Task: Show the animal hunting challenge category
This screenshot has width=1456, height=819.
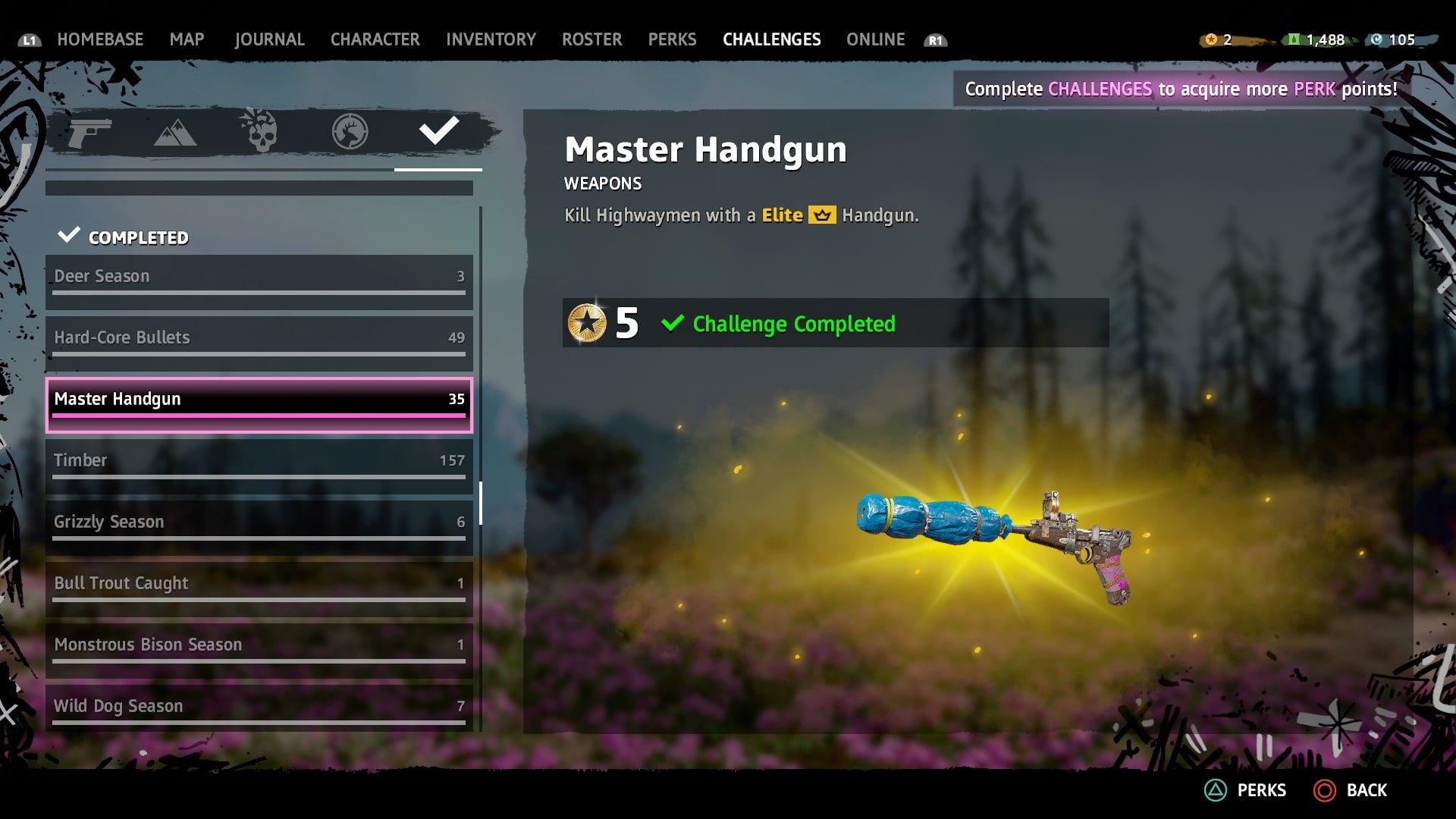Action: 350,132
